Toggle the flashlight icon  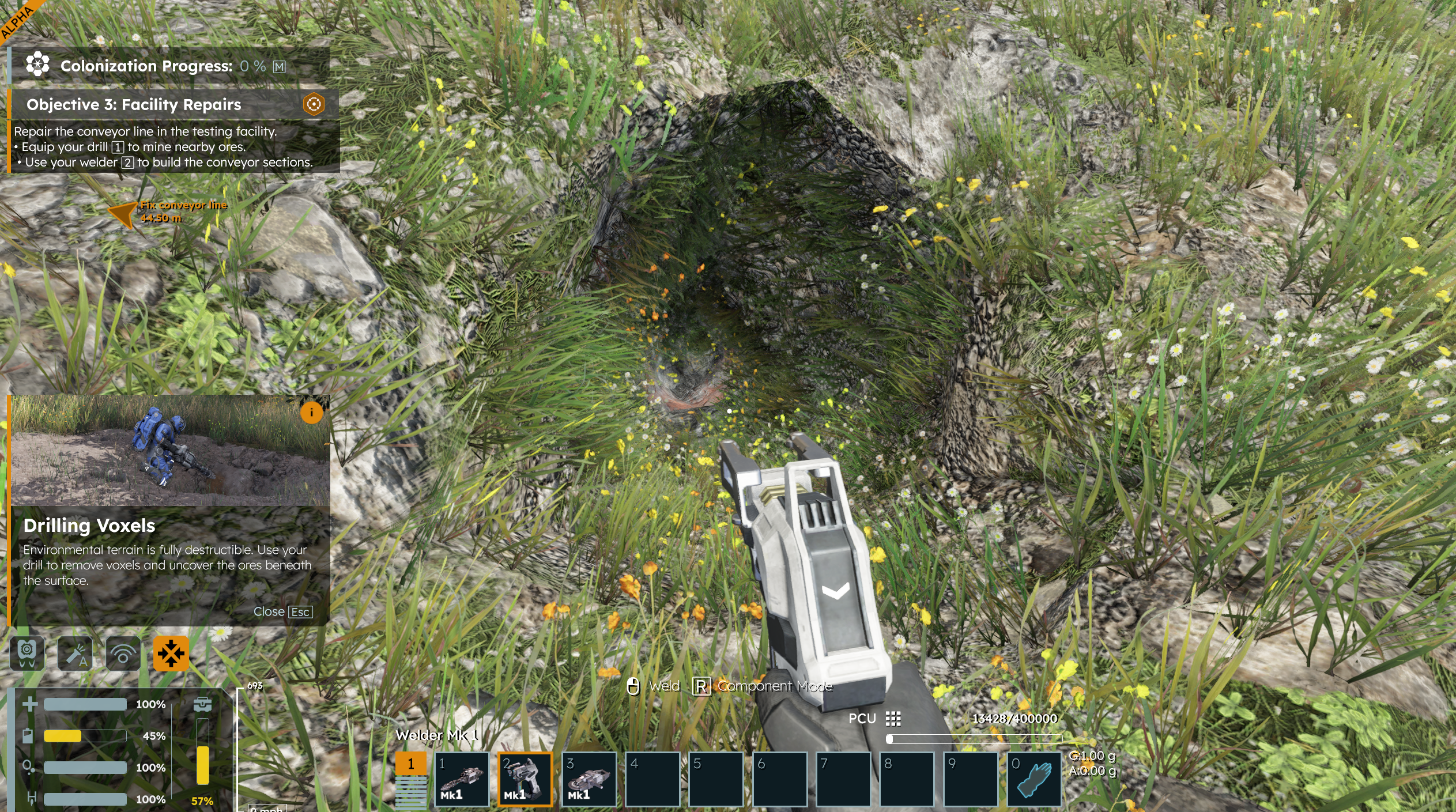75,654
